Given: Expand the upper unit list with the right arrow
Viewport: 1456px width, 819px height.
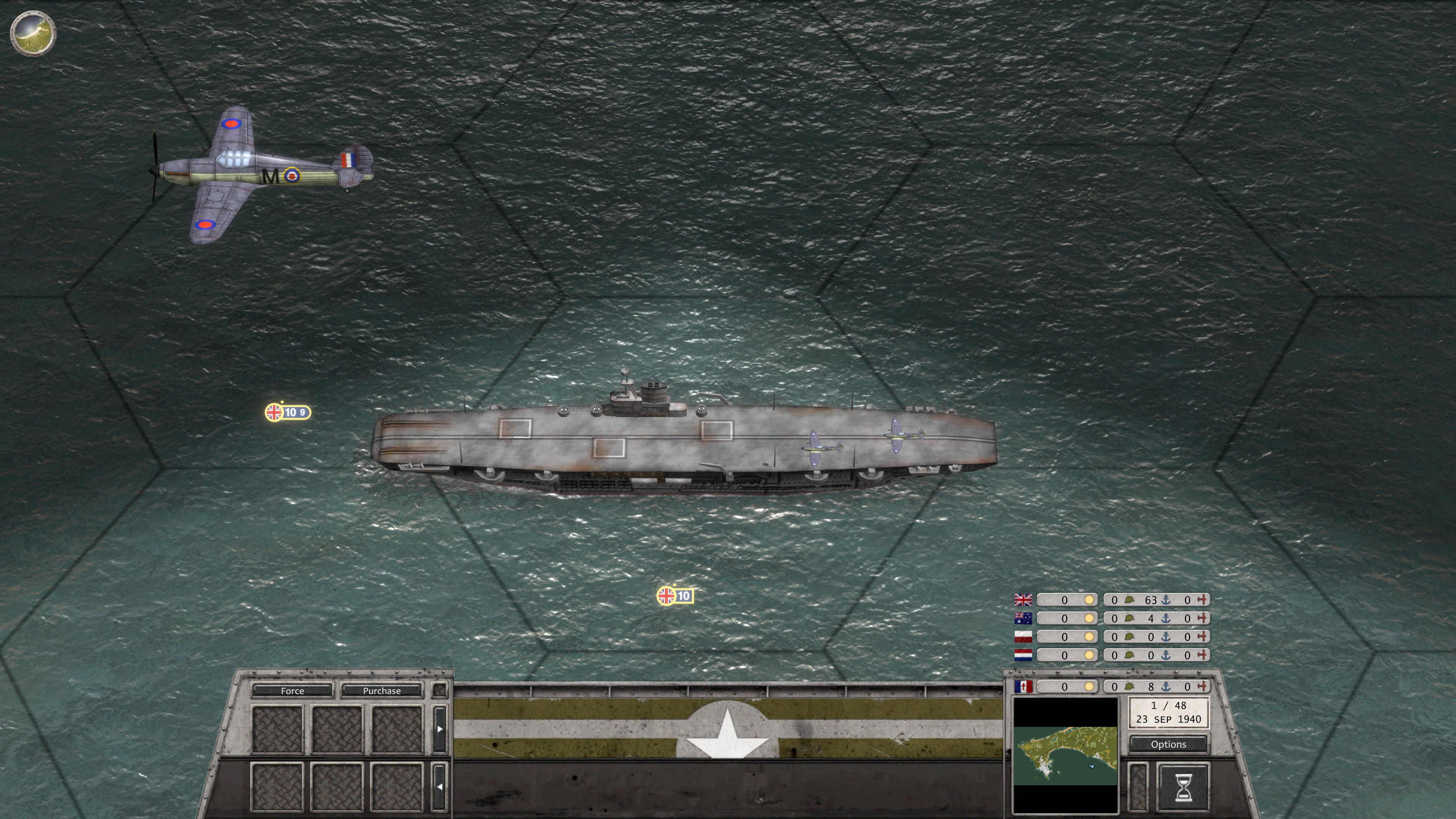Looking at the screenshot, I should pyautogui.click(x=440, y=728).
